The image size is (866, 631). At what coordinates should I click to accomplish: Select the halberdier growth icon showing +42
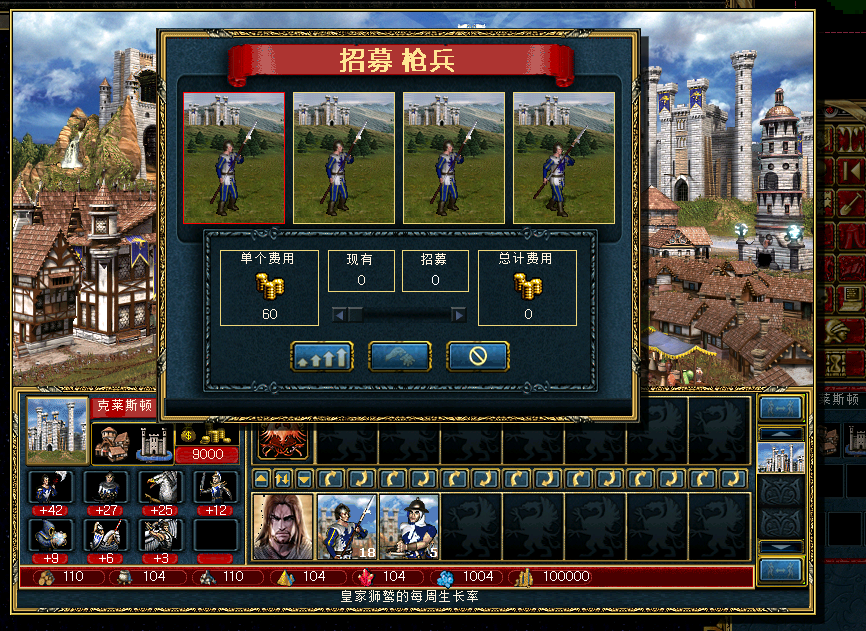tap(48, 488)
